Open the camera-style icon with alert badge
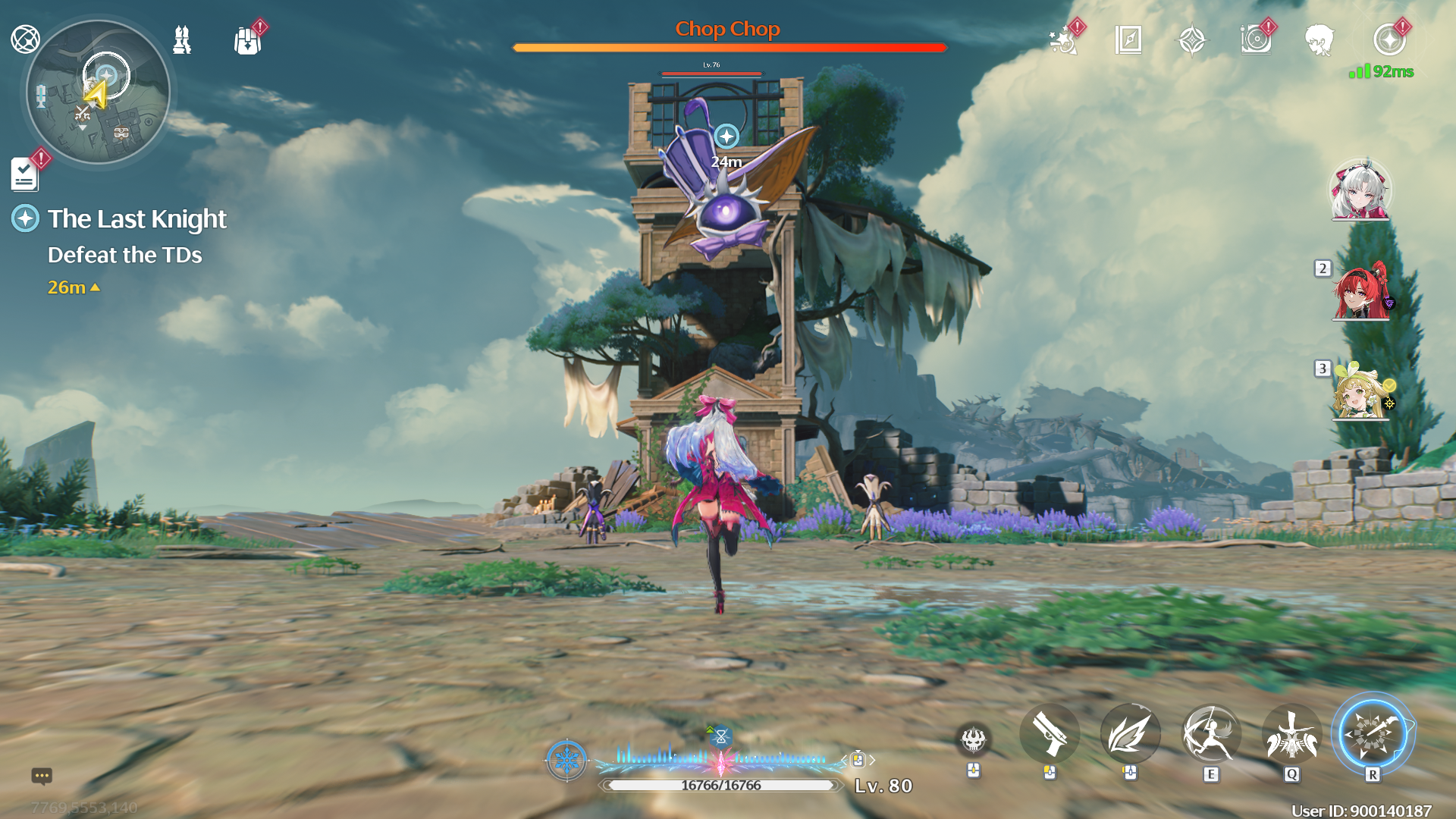This screenshot has height=819, width=1456. coord(1256,40)
